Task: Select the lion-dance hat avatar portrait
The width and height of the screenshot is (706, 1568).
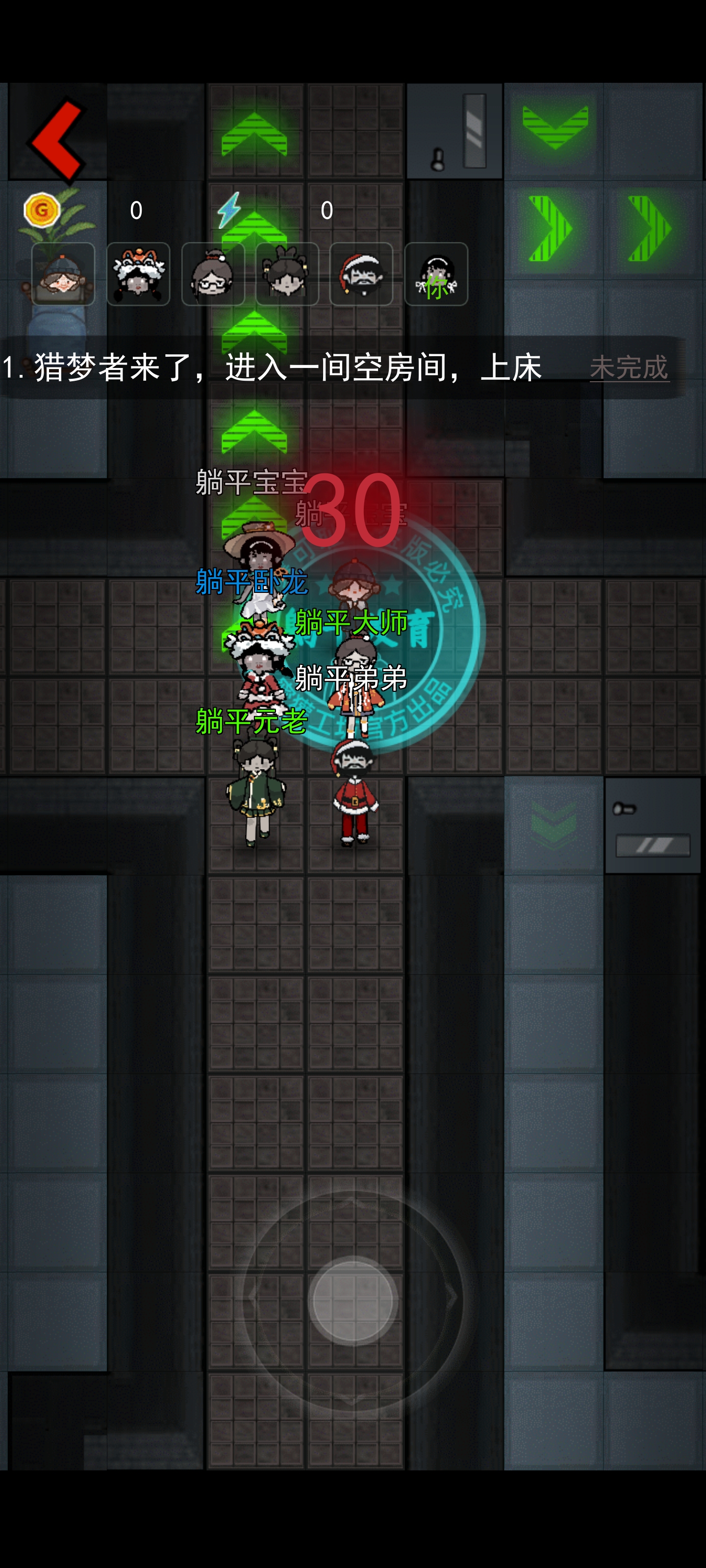Action: tap(138, 274)
